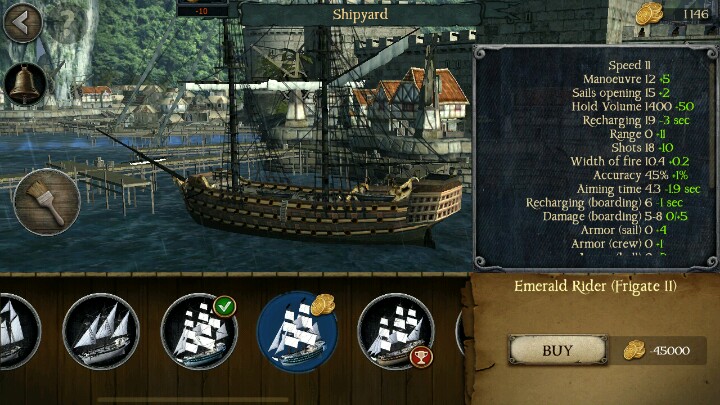Tap the bell icon
720x405 pixels.
[x=25, y=84]
